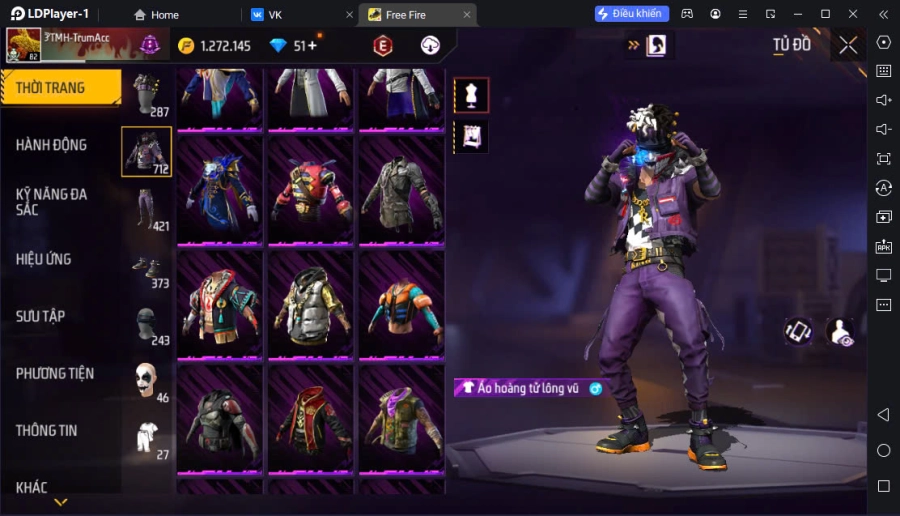Pick the white face mask subcategory
This screenshot has height=516, width=900.
point(147,381)
